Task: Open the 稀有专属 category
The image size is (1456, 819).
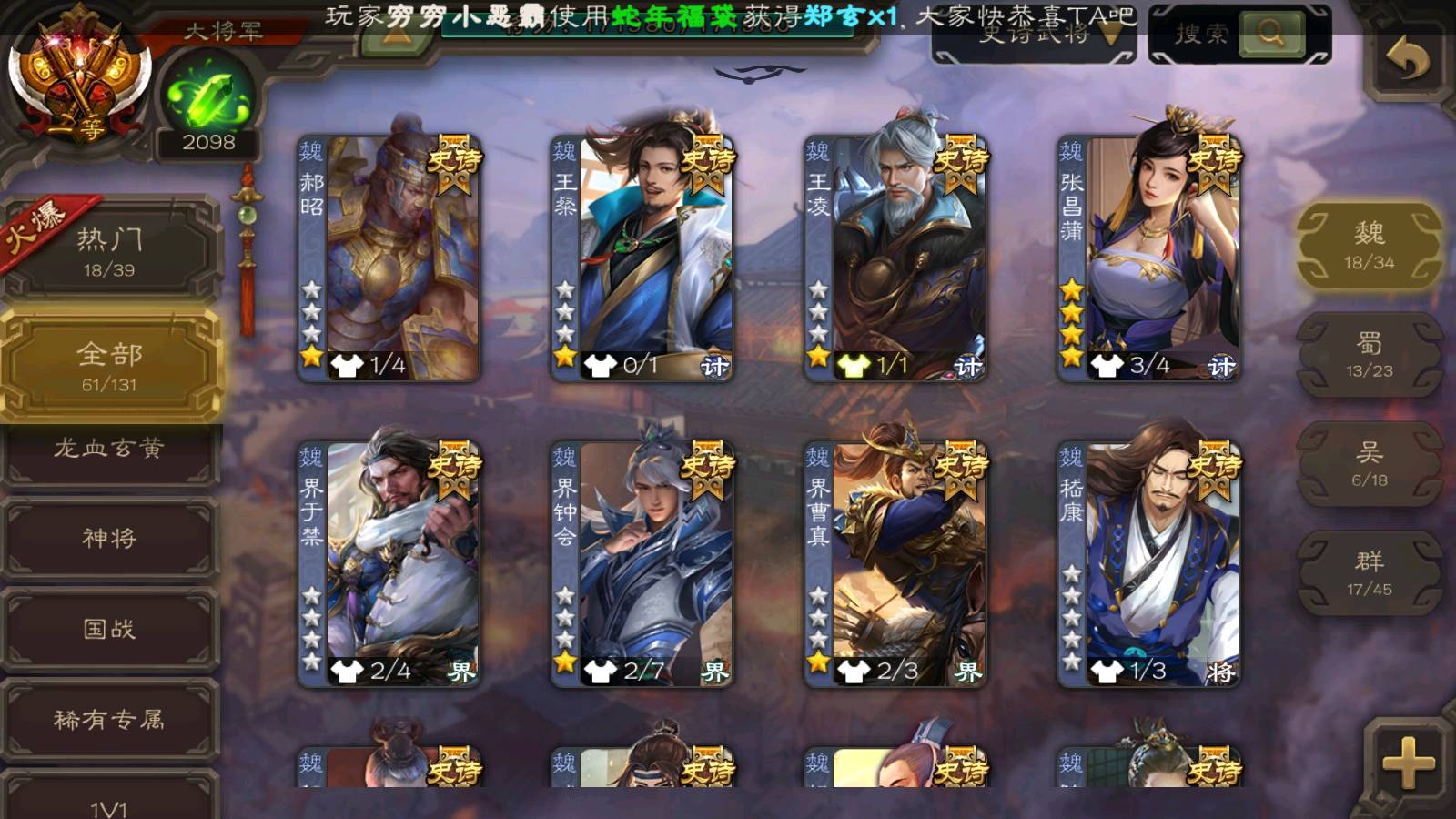Action: (x=109, y=720)
